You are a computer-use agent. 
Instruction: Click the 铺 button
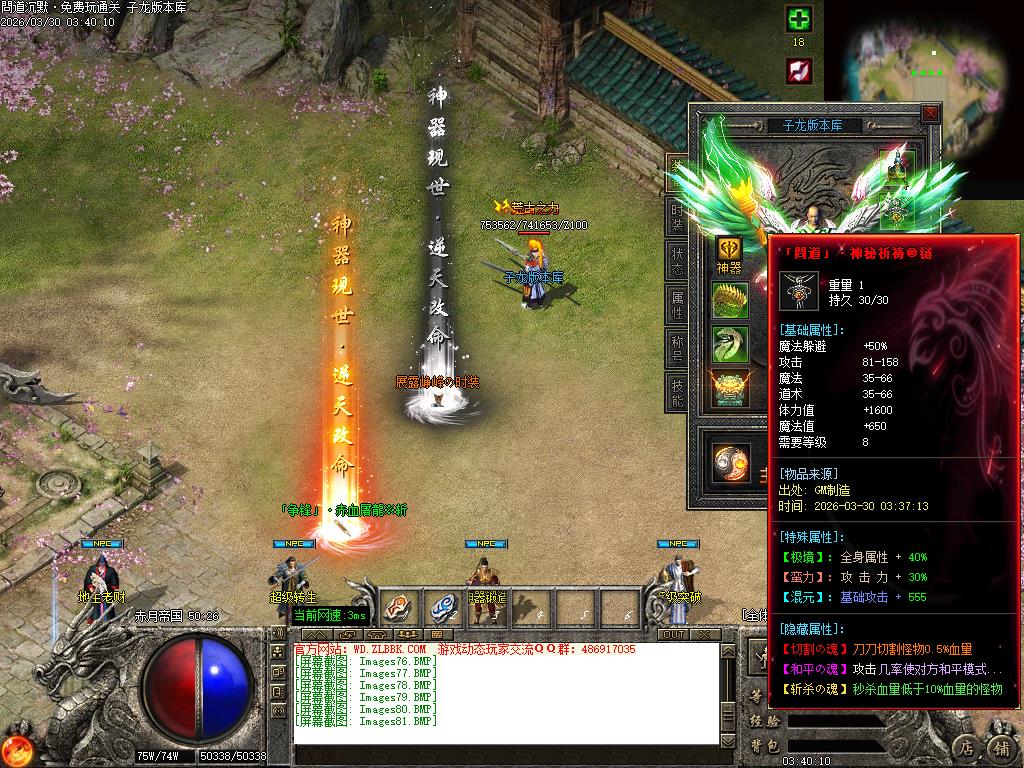pyautogui.click(x=1000, y=746)
